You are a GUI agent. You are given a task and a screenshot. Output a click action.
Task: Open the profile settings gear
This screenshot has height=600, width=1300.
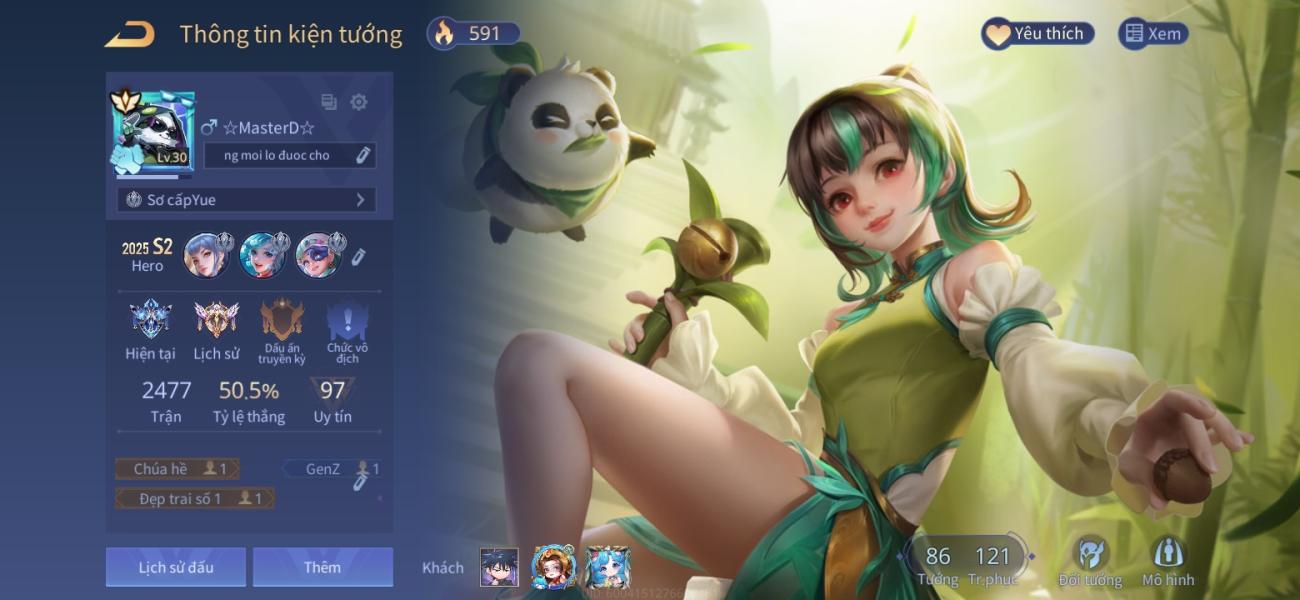359,102
